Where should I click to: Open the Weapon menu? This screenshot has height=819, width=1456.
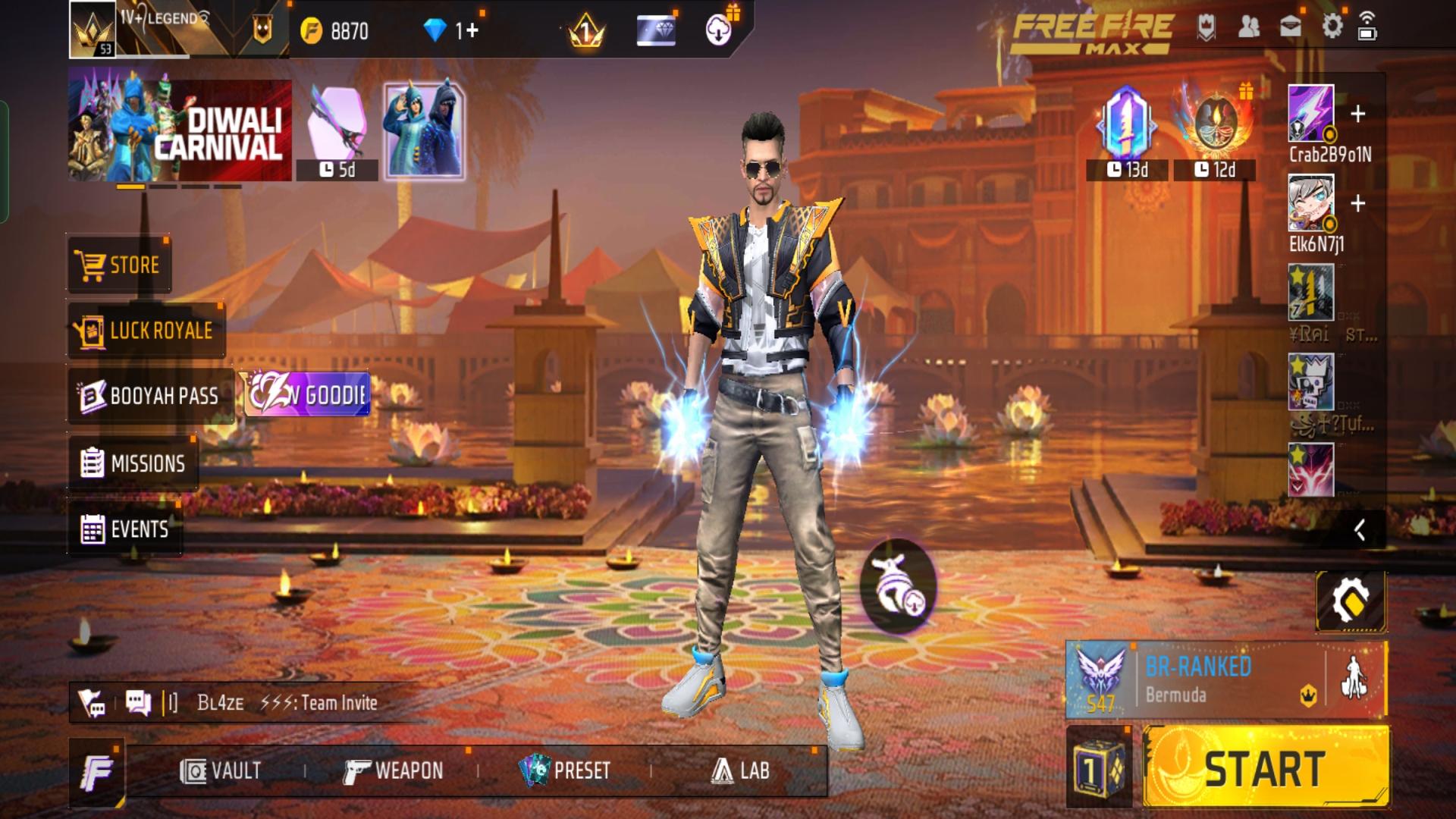coord(394,771)
